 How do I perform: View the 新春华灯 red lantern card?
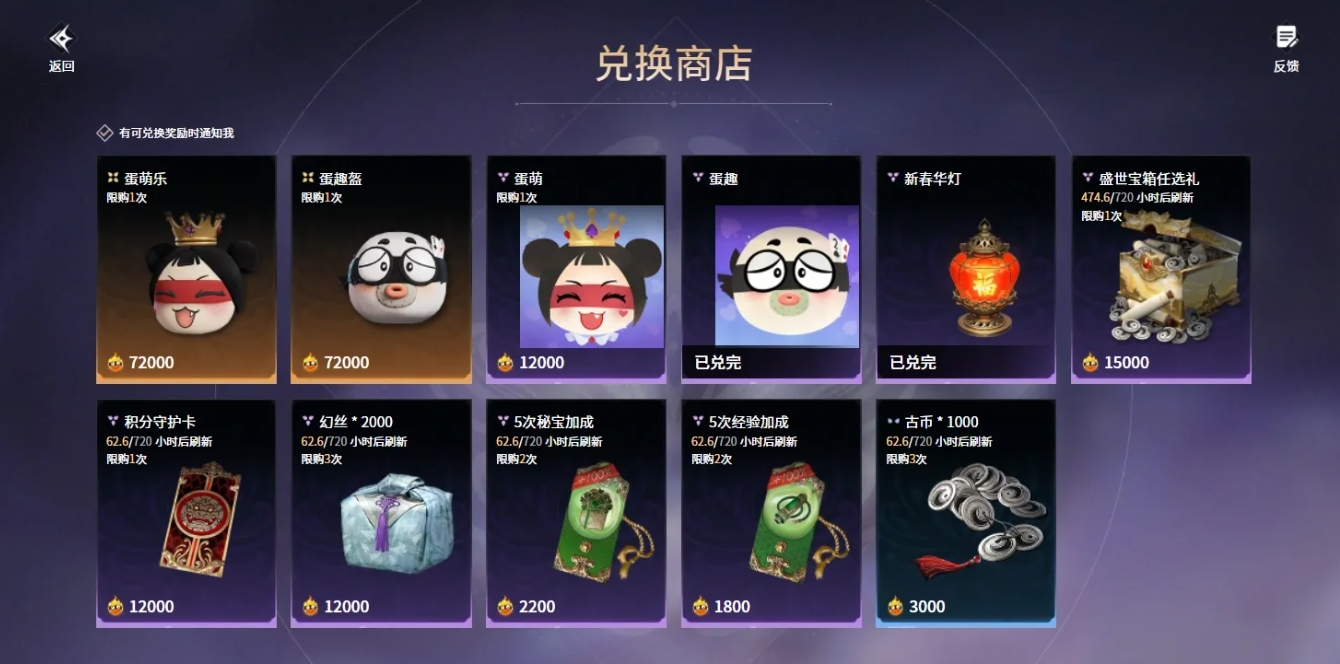tap(966, 269)
